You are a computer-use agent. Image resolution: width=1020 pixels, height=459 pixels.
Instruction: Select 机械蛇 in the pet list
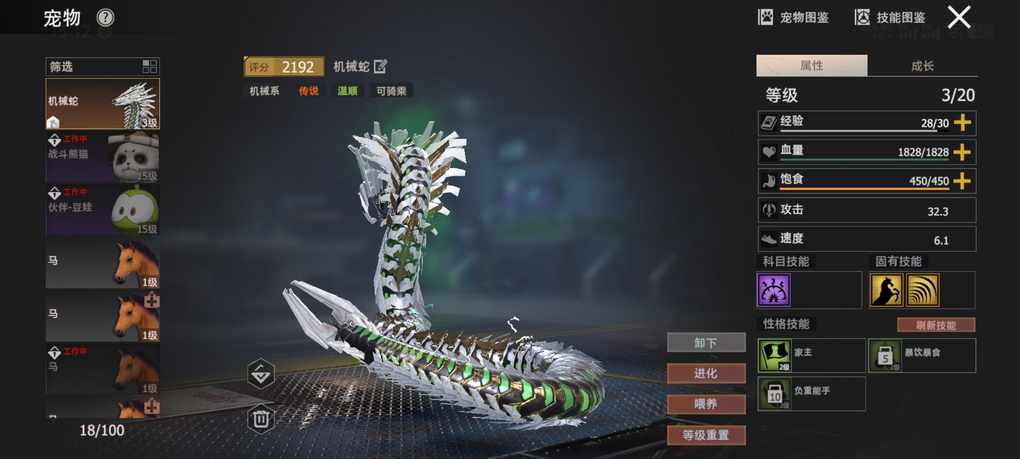tap(103, 104)
